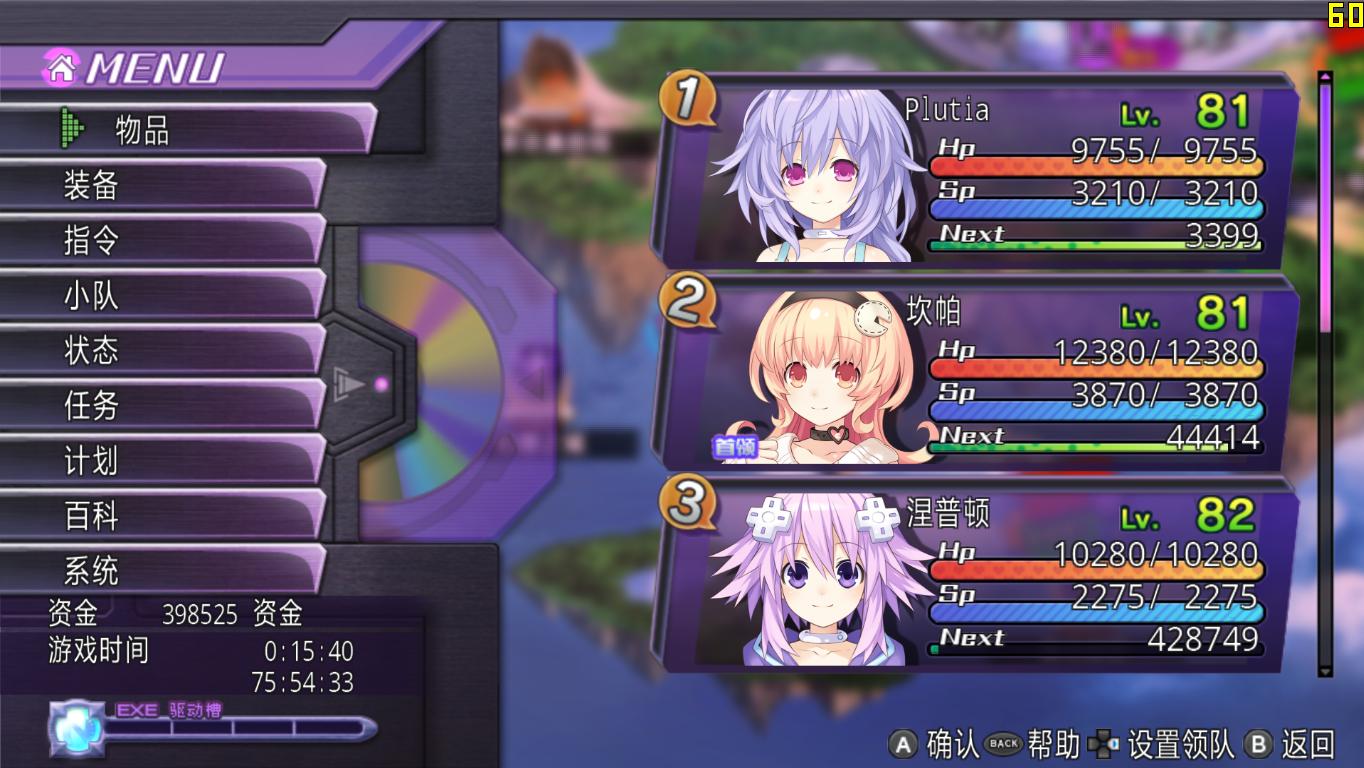Viewport: 1364px width, 768px height.
Task: Click the scrollbar's down arrow
Action: click(x=1326, y=671)
